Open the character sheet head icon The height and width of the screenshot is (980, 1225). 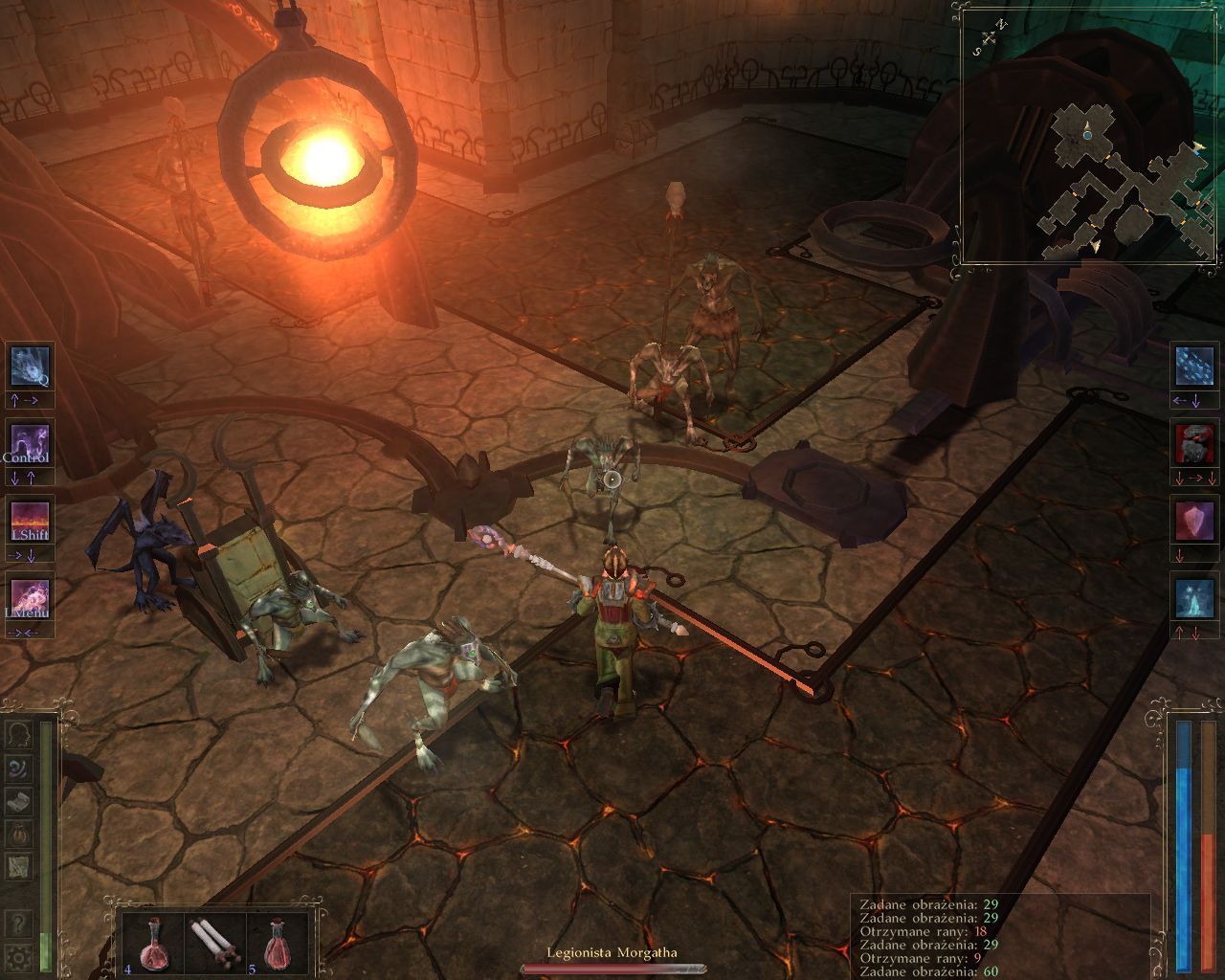[21, 735]
